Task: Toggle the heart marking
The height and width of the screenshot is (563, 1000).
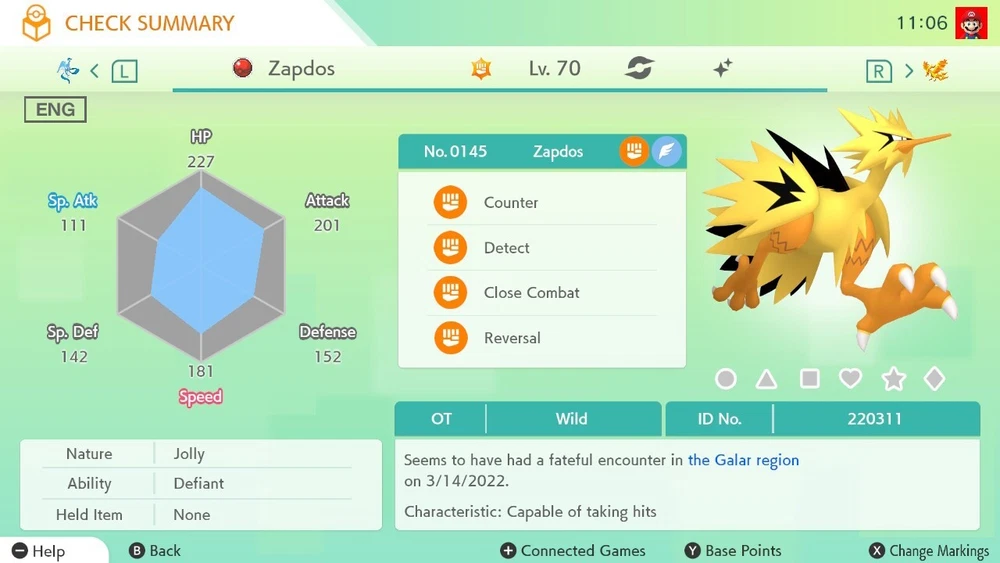Action: (850, 379)
